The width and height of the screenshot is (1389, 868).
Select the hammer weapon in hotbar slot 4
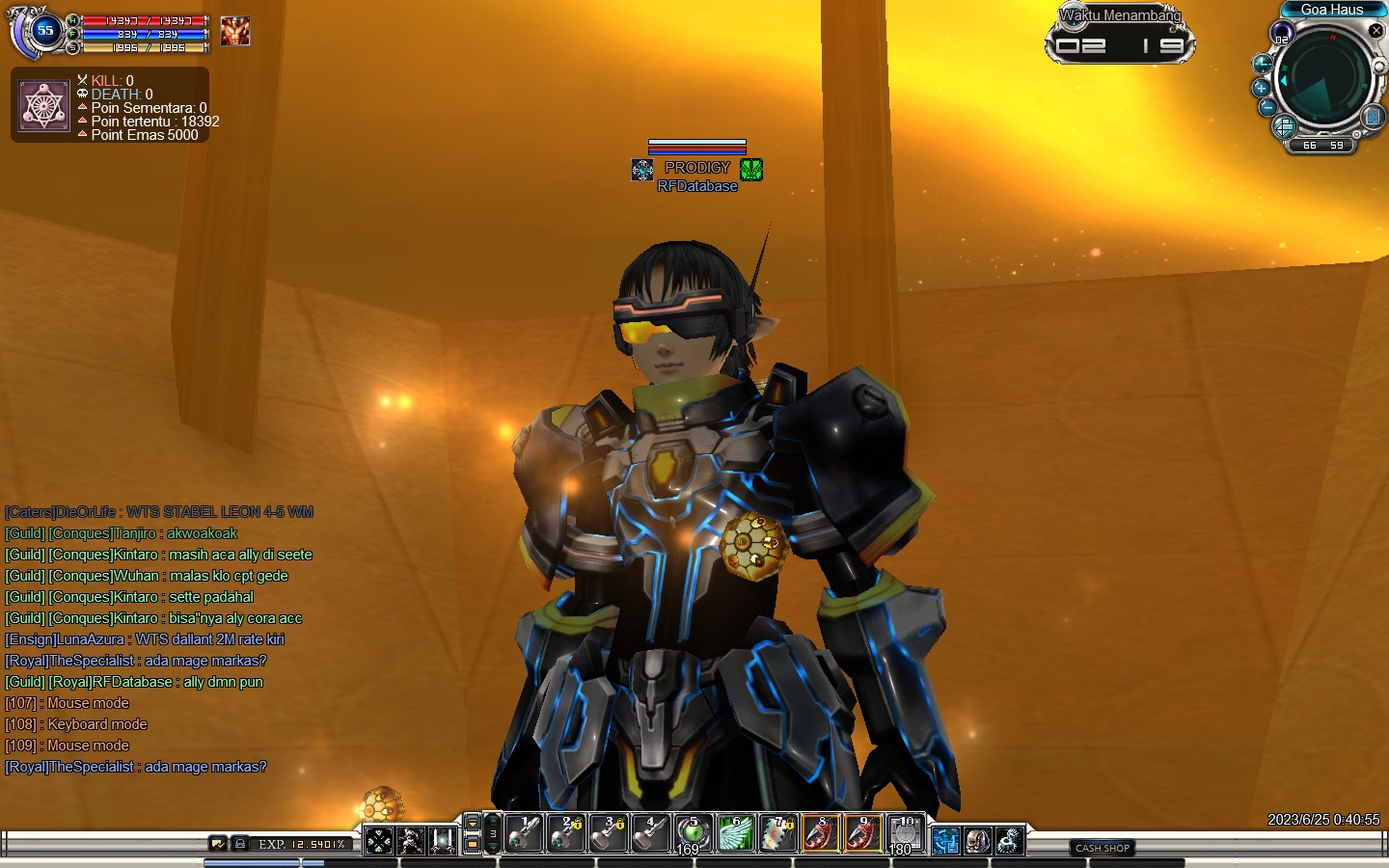point(650,834)
